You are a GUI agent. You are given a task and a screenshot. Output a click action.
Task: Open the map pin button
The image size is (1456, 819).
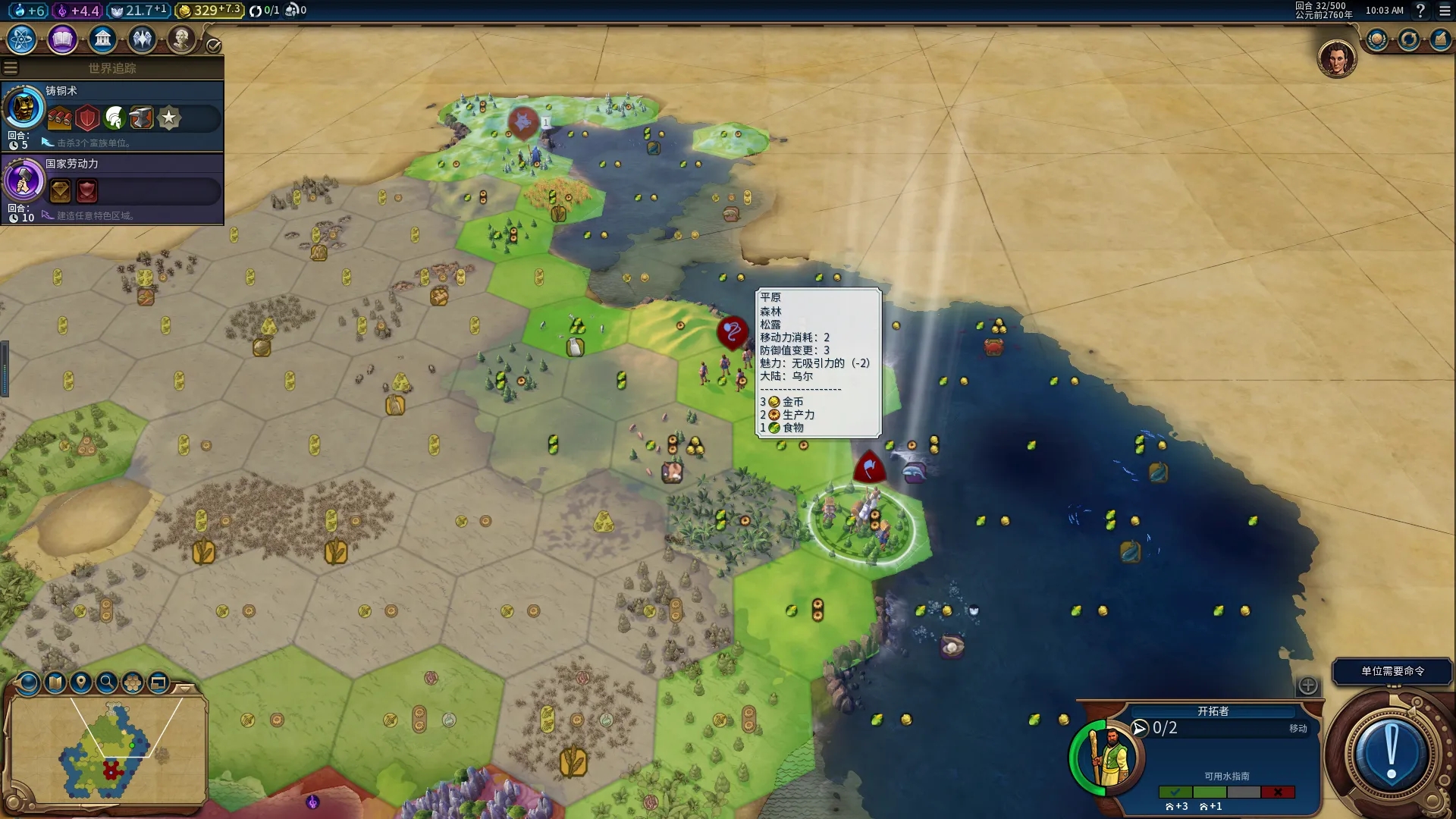[81, 682]
